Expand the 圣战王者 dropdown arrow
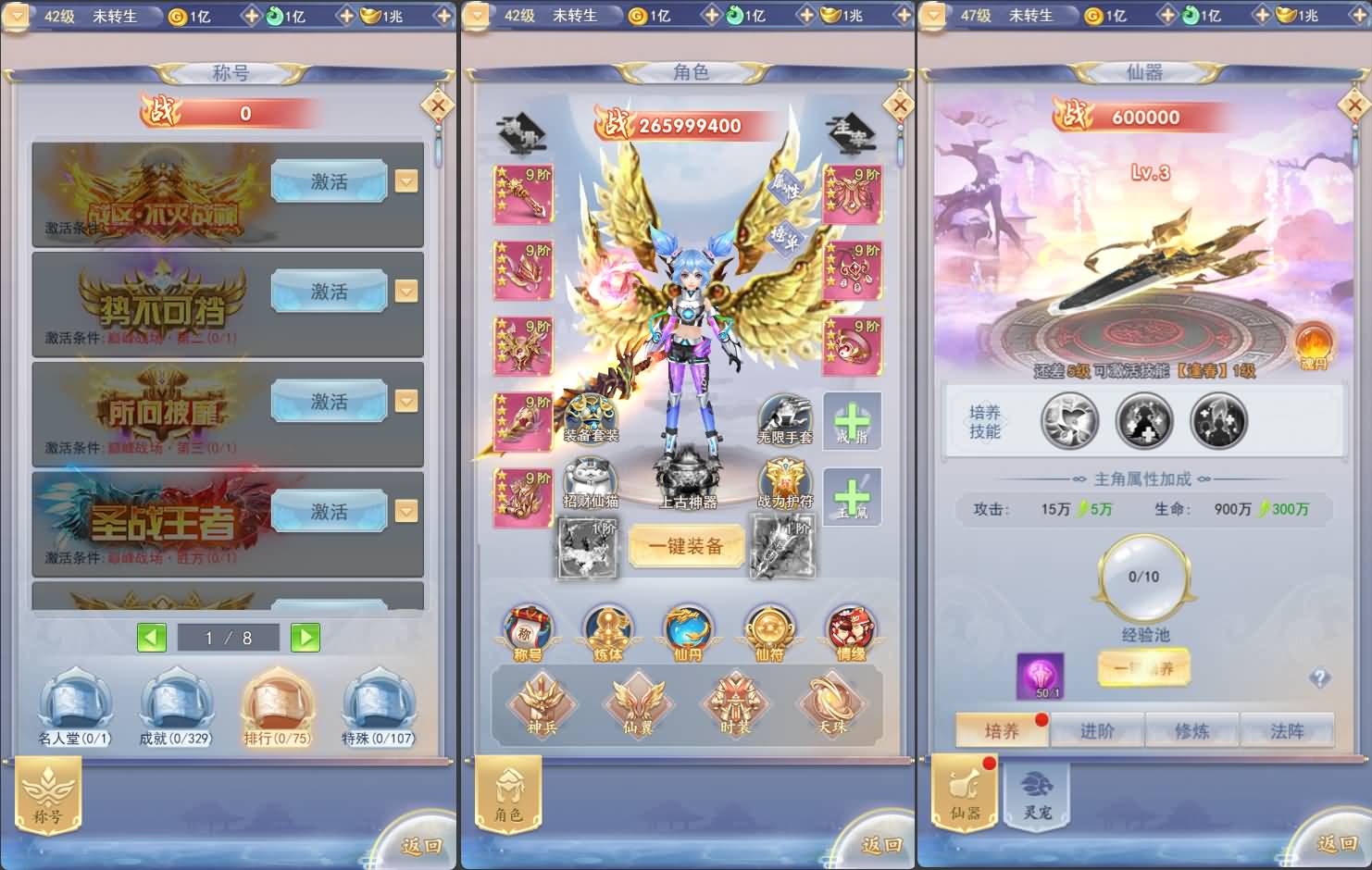This screenshot has width=1372, height=870. 406,510
